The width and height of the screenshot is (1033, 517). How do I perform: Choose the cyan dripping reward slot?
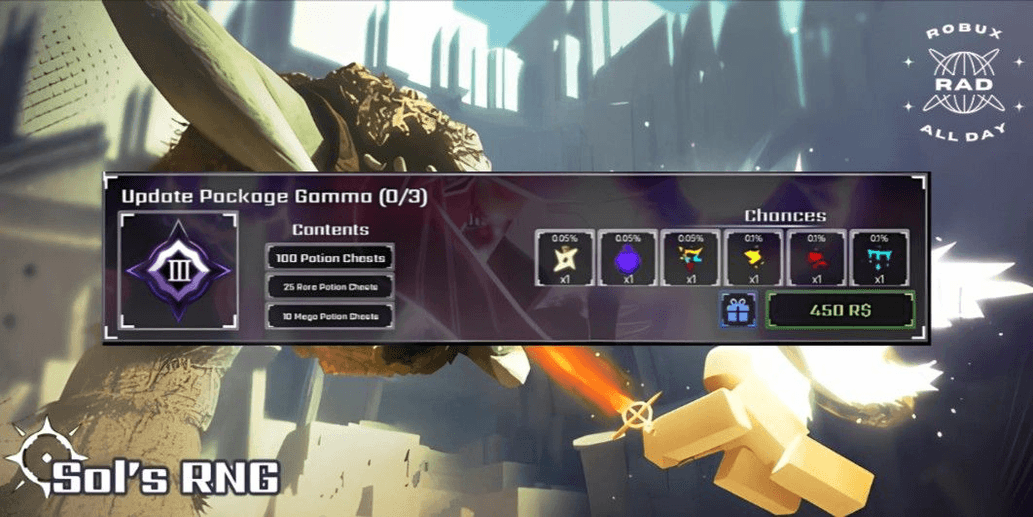click(x=879, y=259)
